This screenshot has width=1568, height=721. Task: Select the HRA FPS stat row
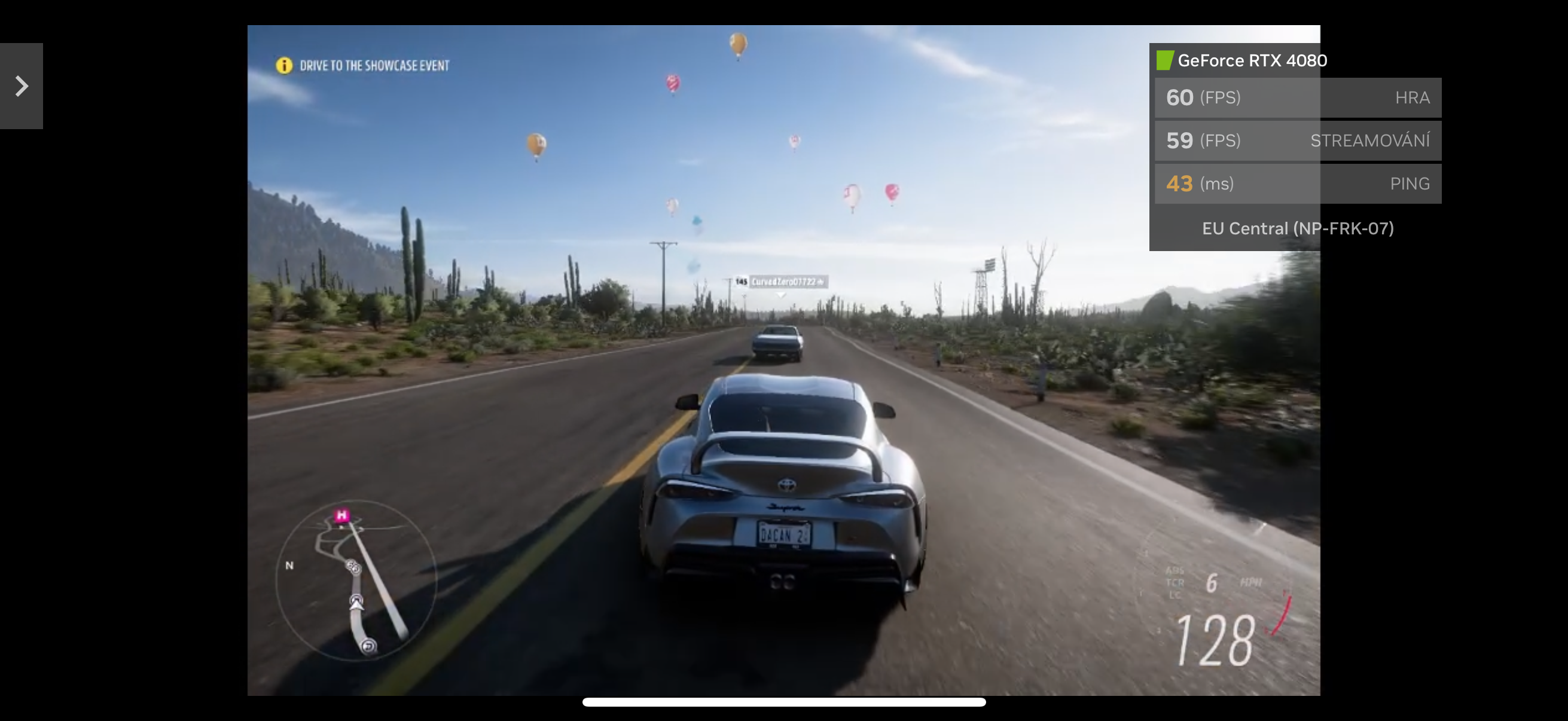point(1297,97)
